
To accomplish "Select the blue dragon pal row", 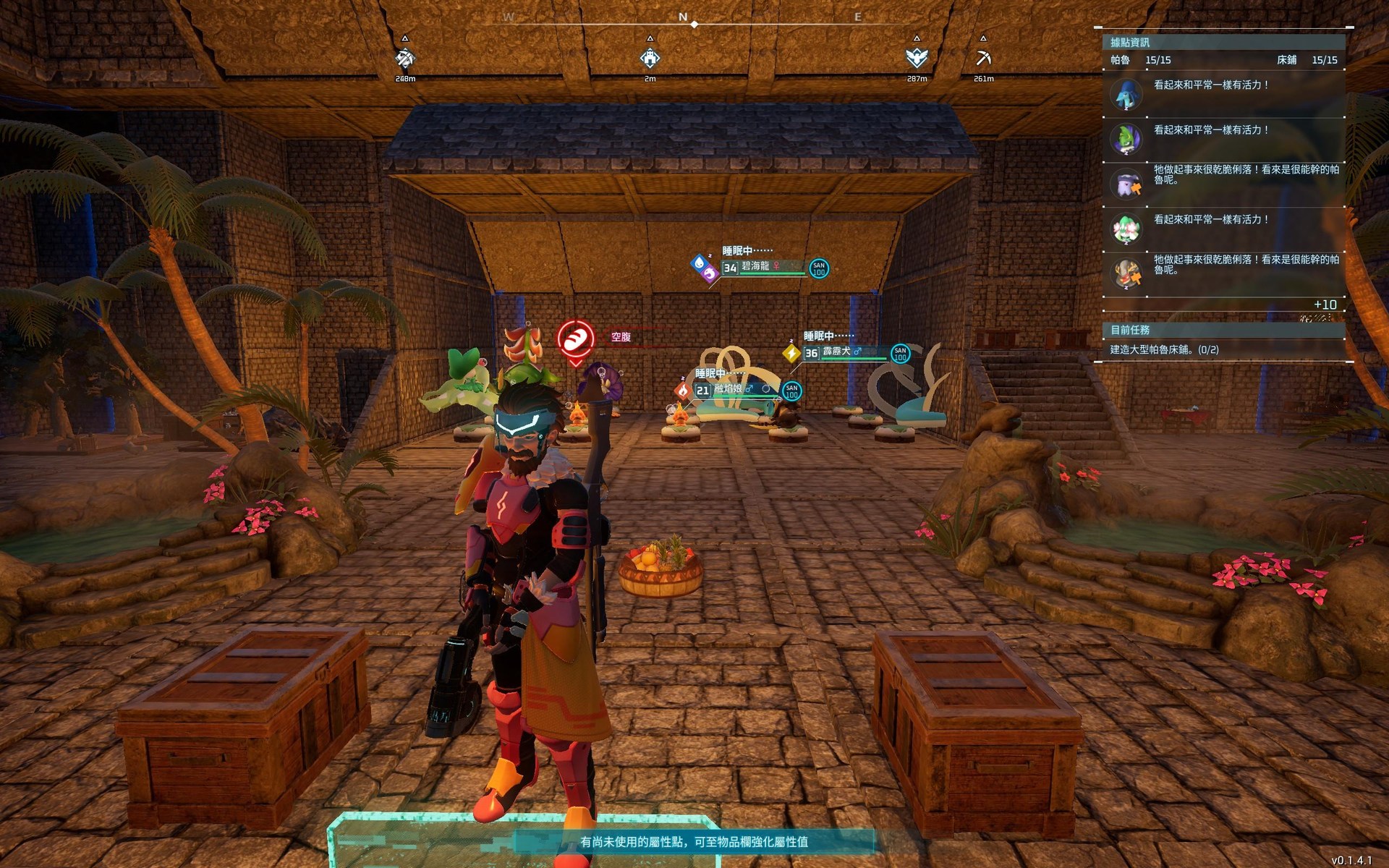I will [1224, 94].
